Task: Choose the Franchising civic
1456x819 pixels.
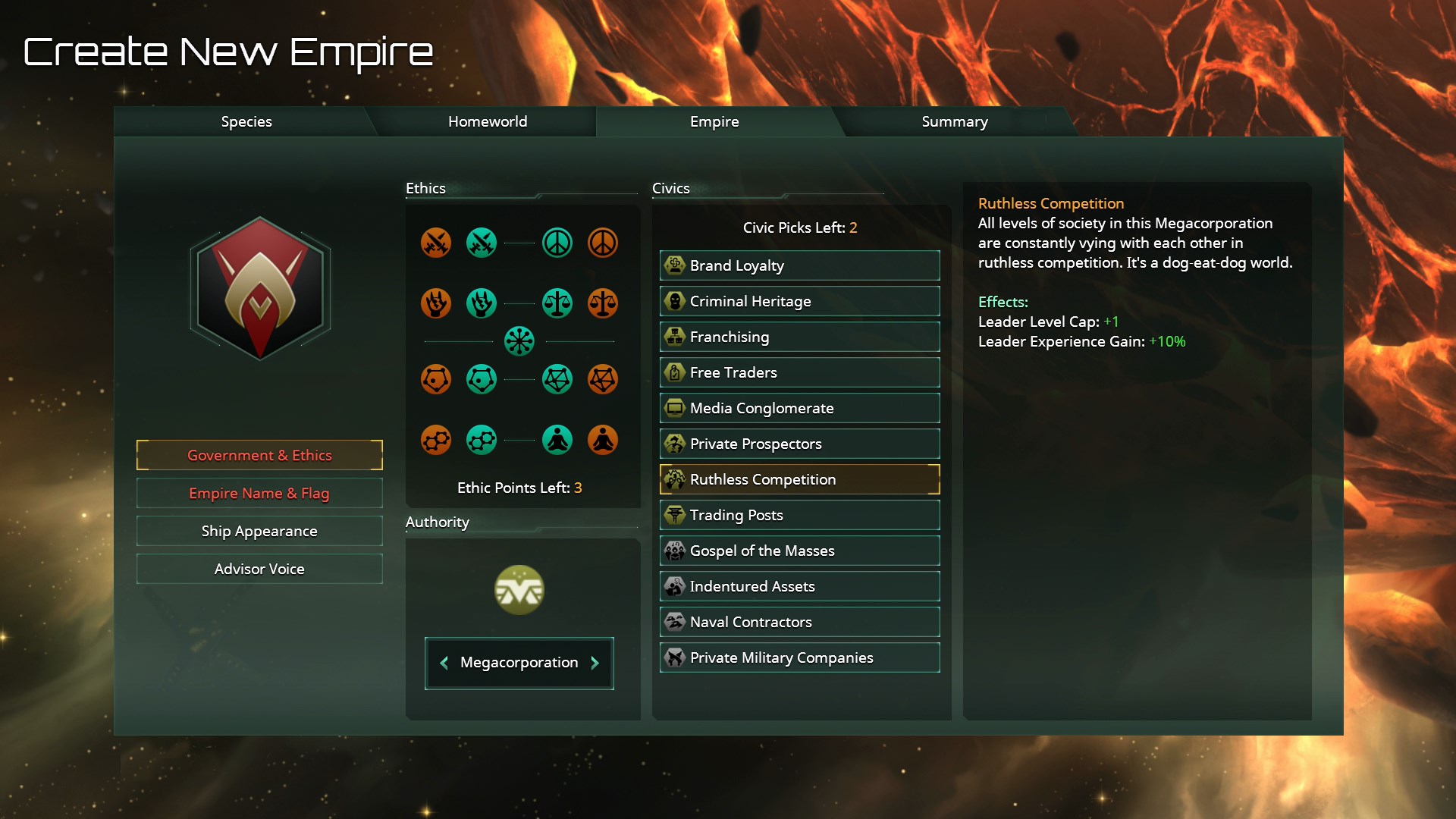Action: pos(799,337)
